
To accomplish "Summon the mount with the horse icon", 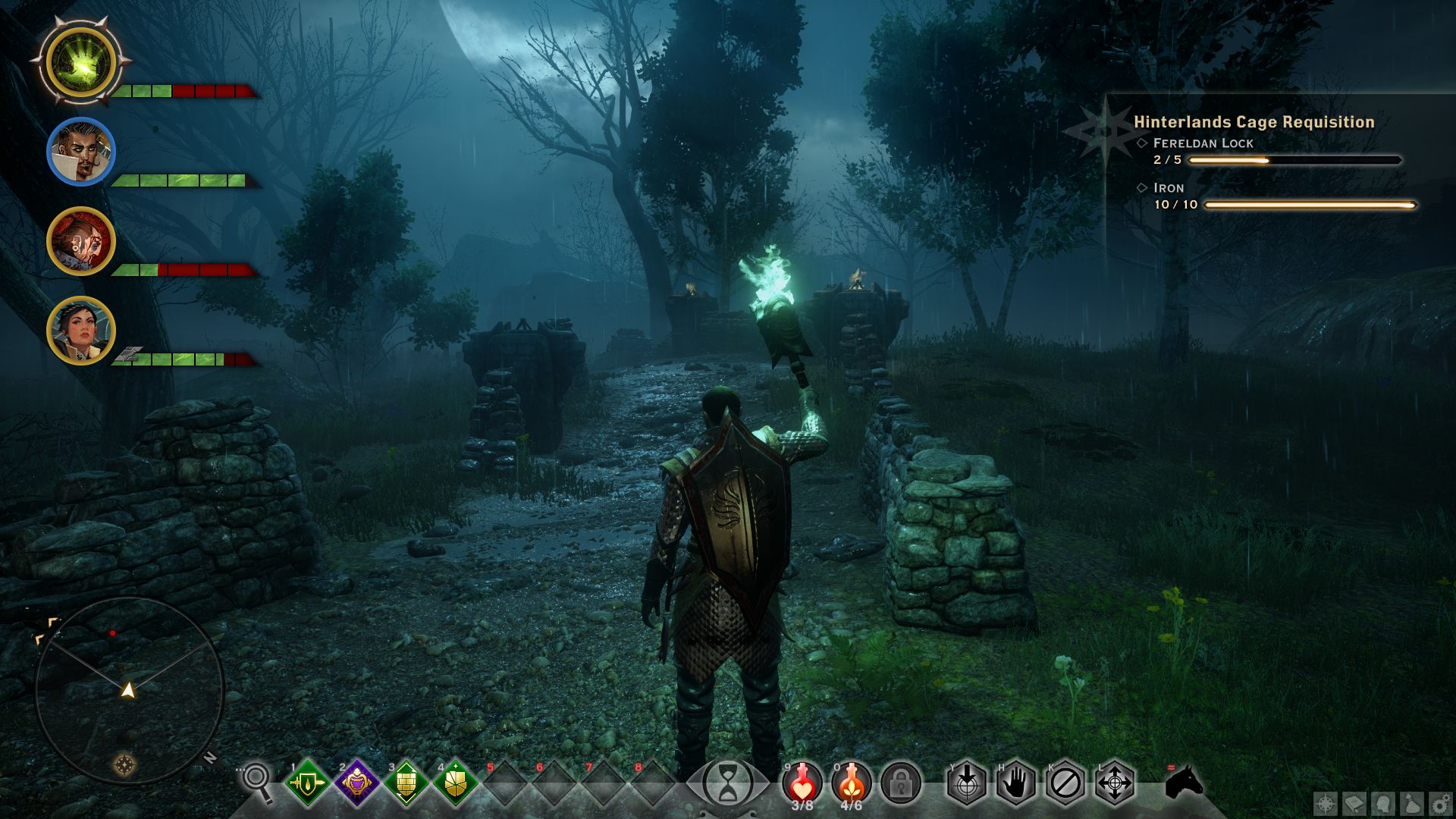I will (1184, 783).
